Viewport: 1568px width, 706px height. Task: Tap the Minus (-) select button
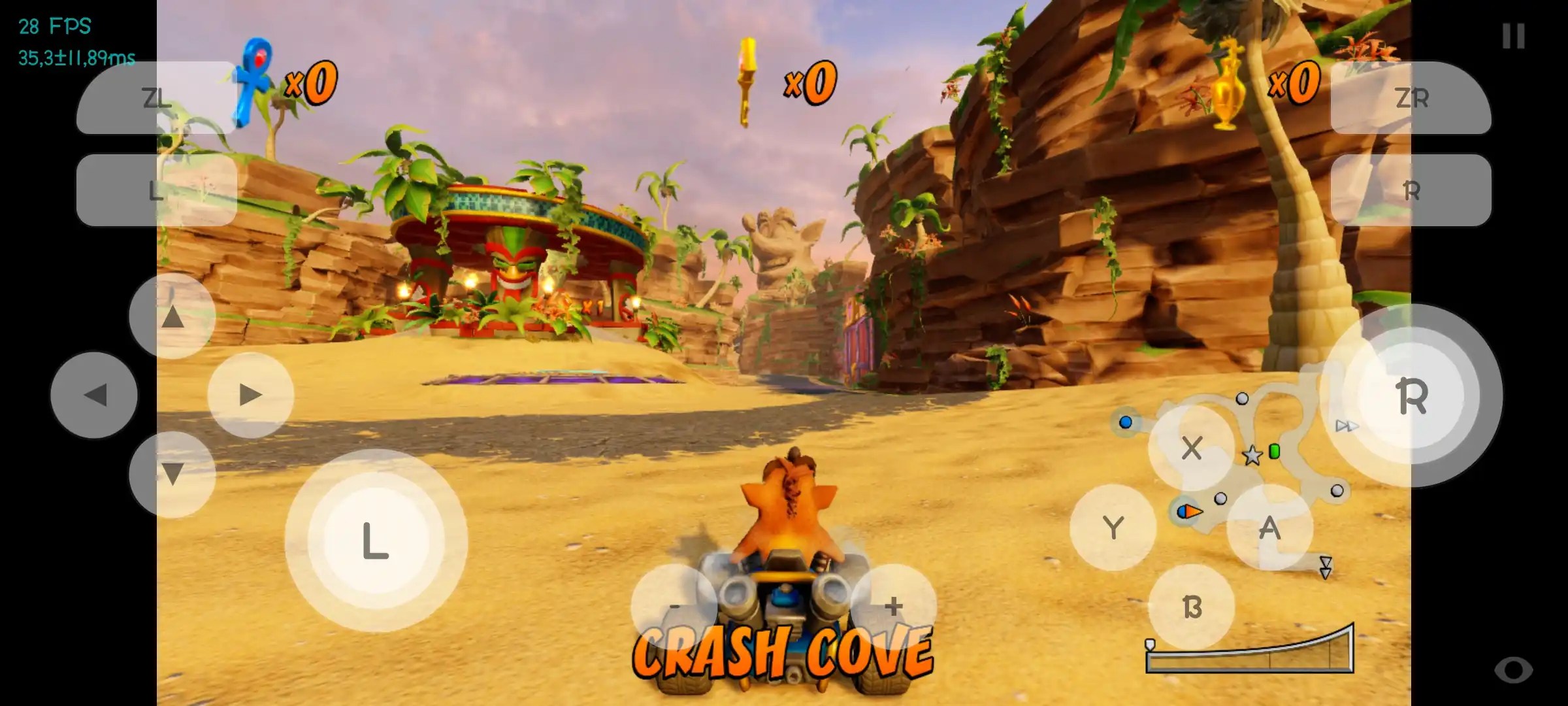674,605
